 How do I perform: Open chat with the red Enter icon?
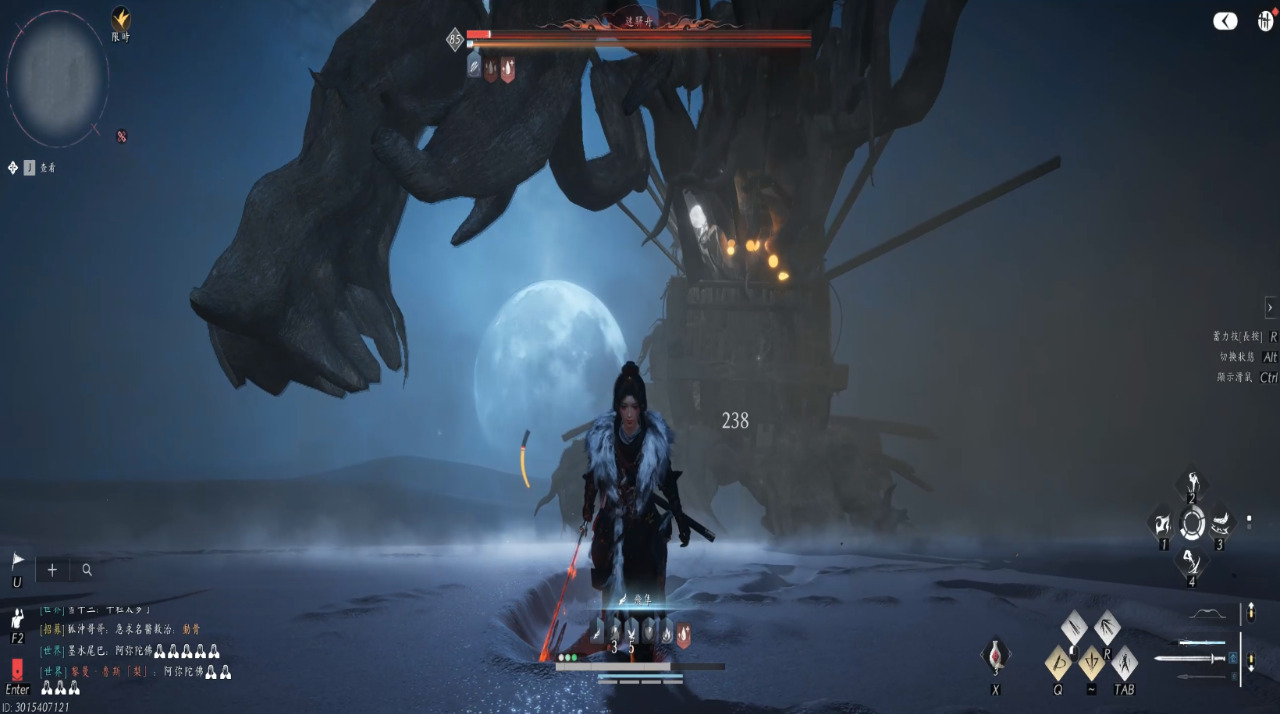(x=17, y=670)
